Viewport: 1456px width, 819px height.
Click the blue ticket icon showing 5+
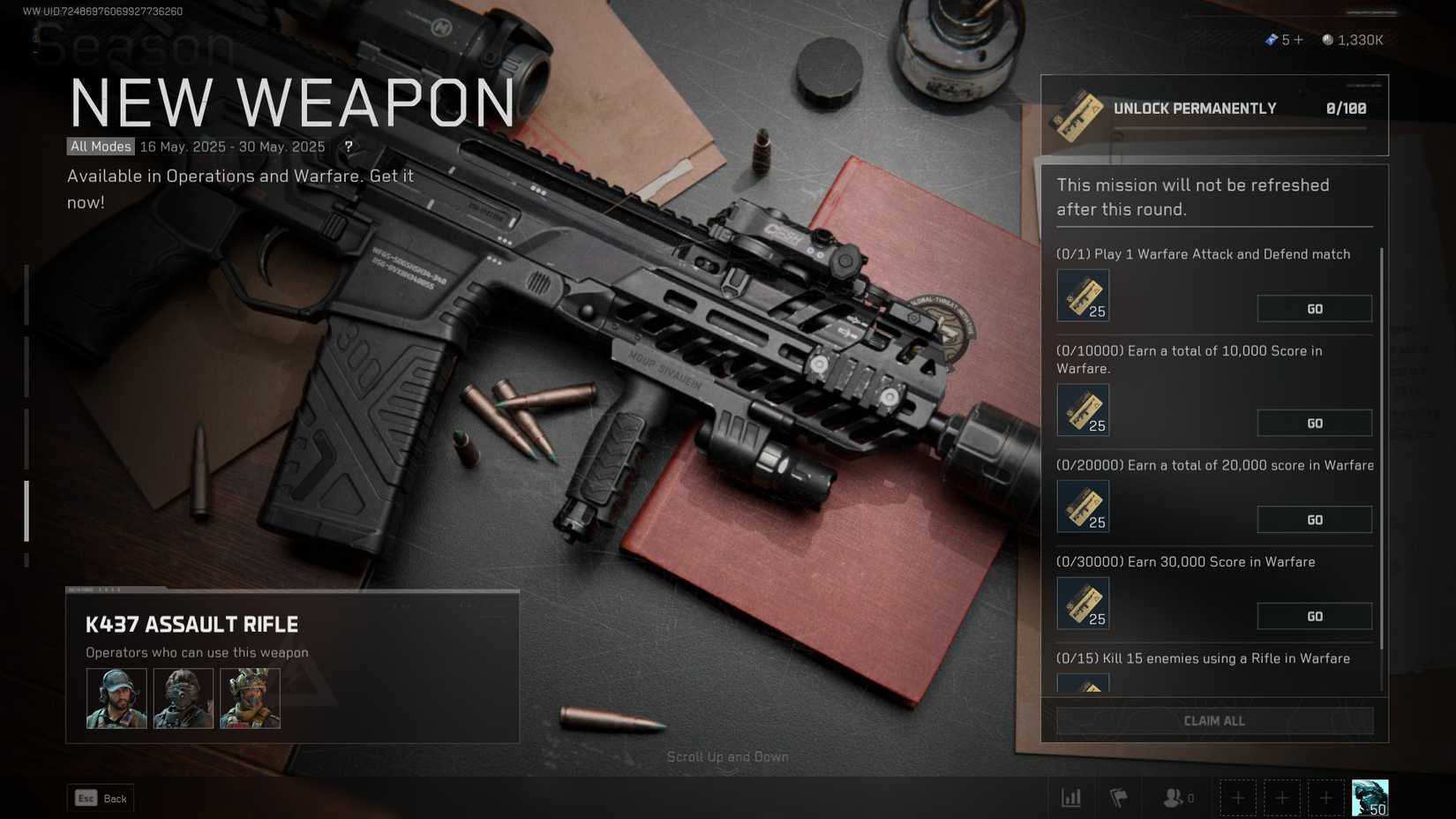pos(1272,39)
